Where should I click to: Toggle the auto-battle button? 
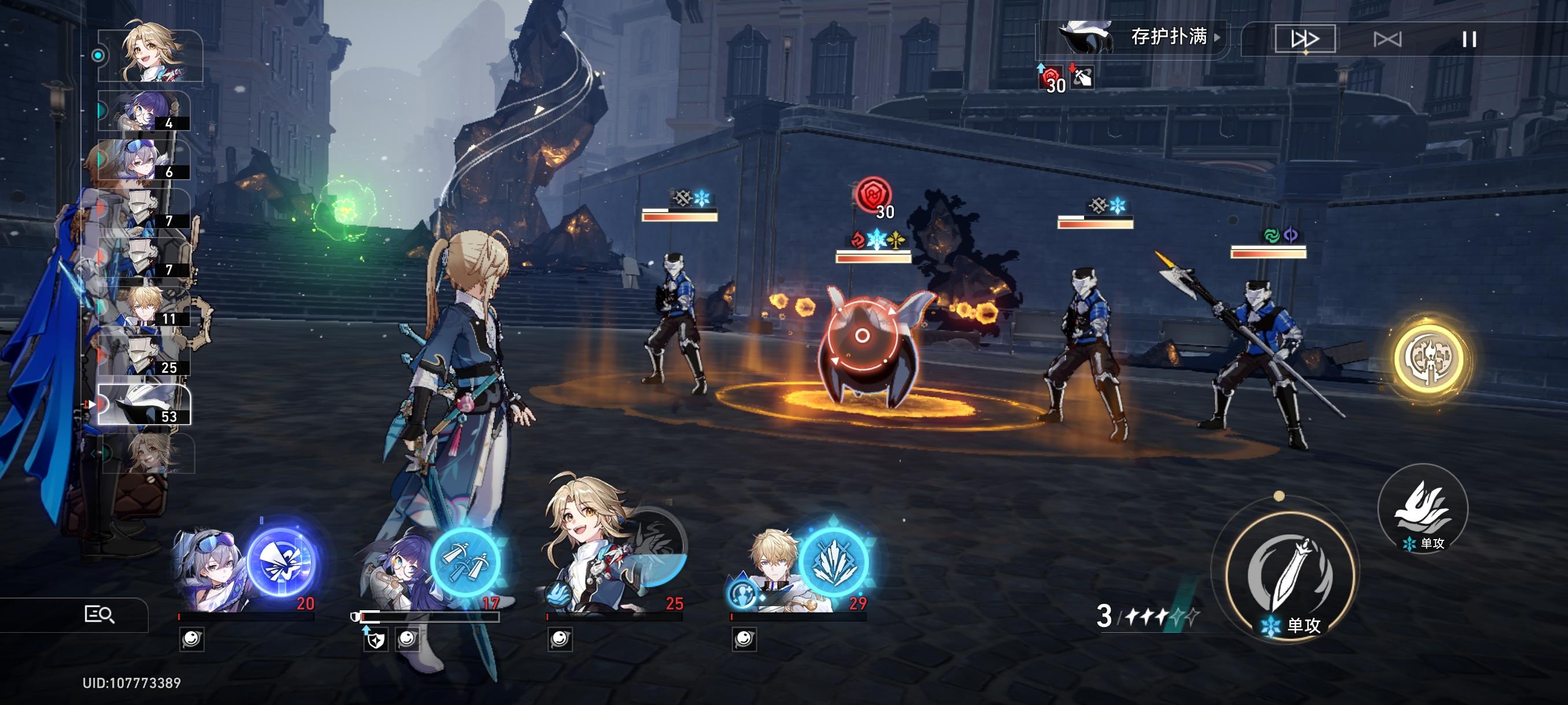(x=1387, y=39)
